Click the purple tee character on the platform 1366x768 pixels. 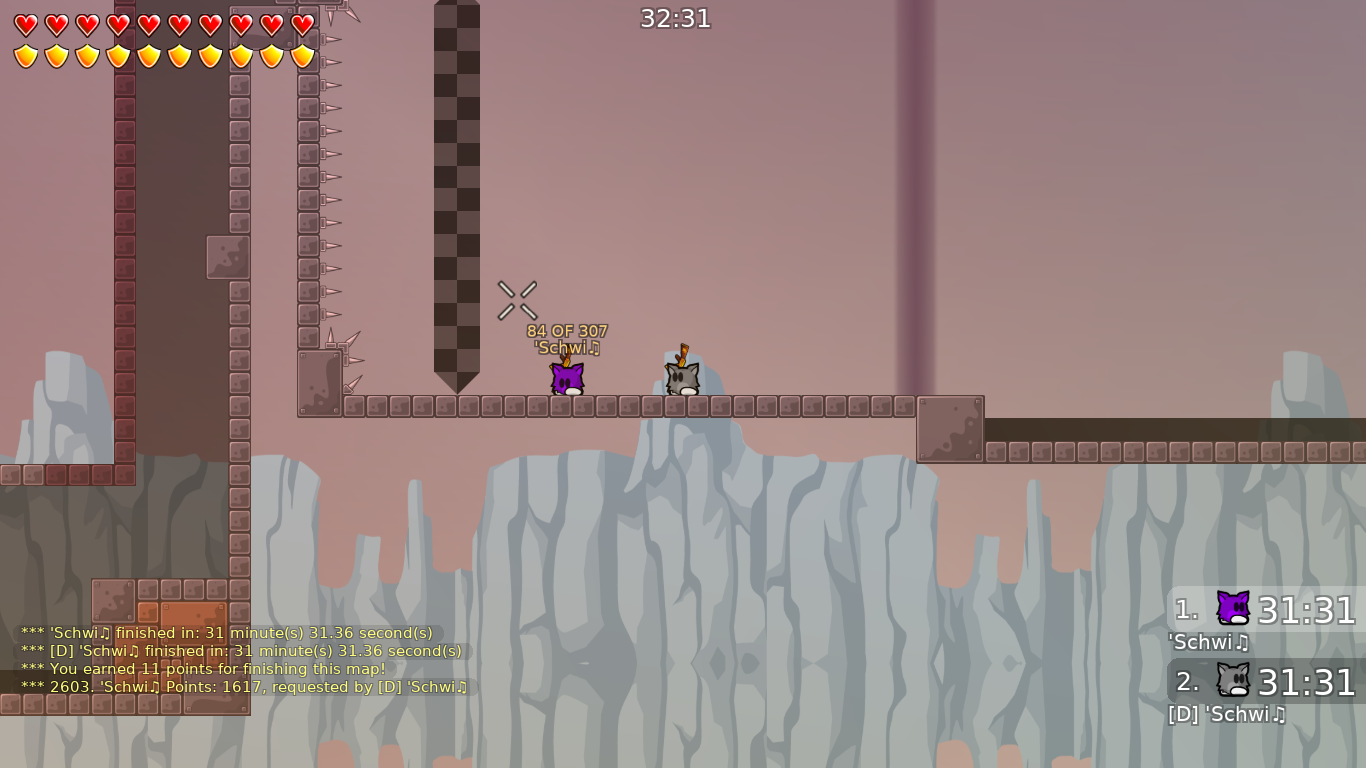566,378
